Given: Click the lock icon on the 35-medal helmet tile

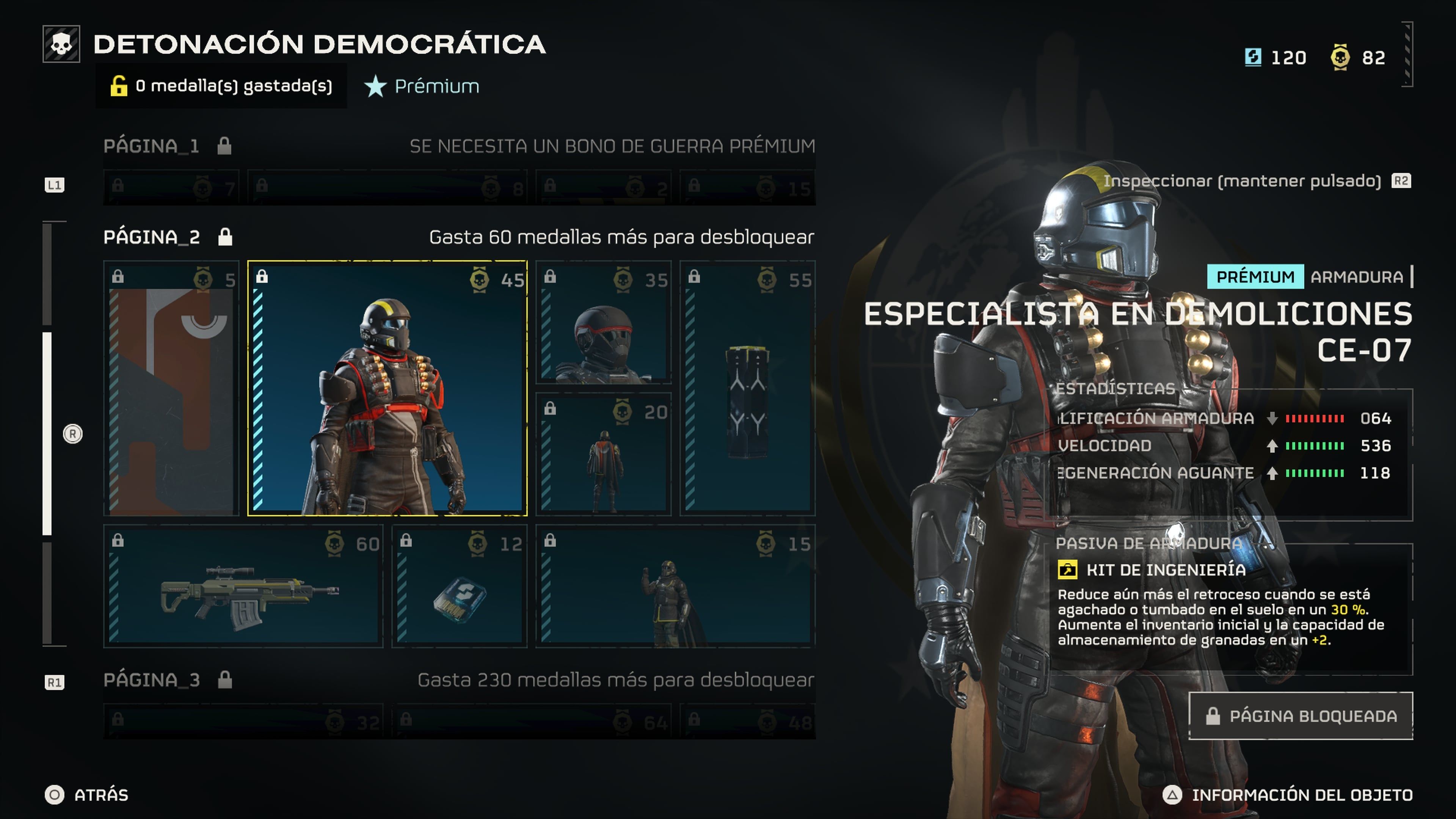Looking at the screenshot, I should pos(551,278).
